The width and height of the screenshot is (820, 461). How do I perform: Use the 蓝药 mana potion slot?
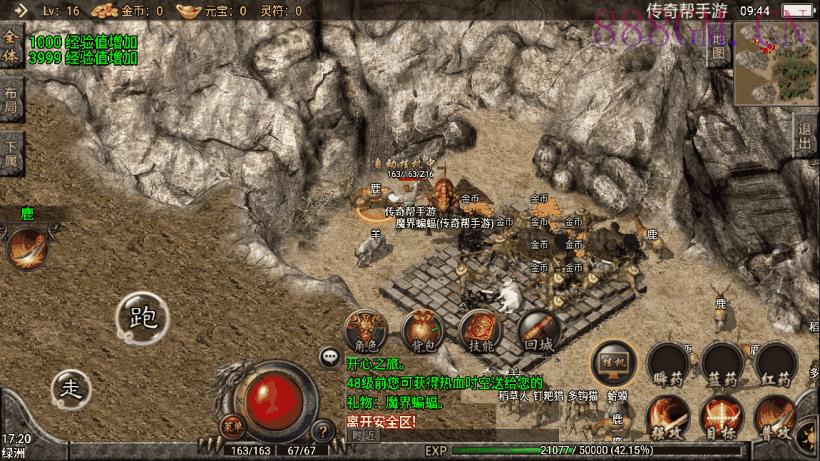point(722,366)
